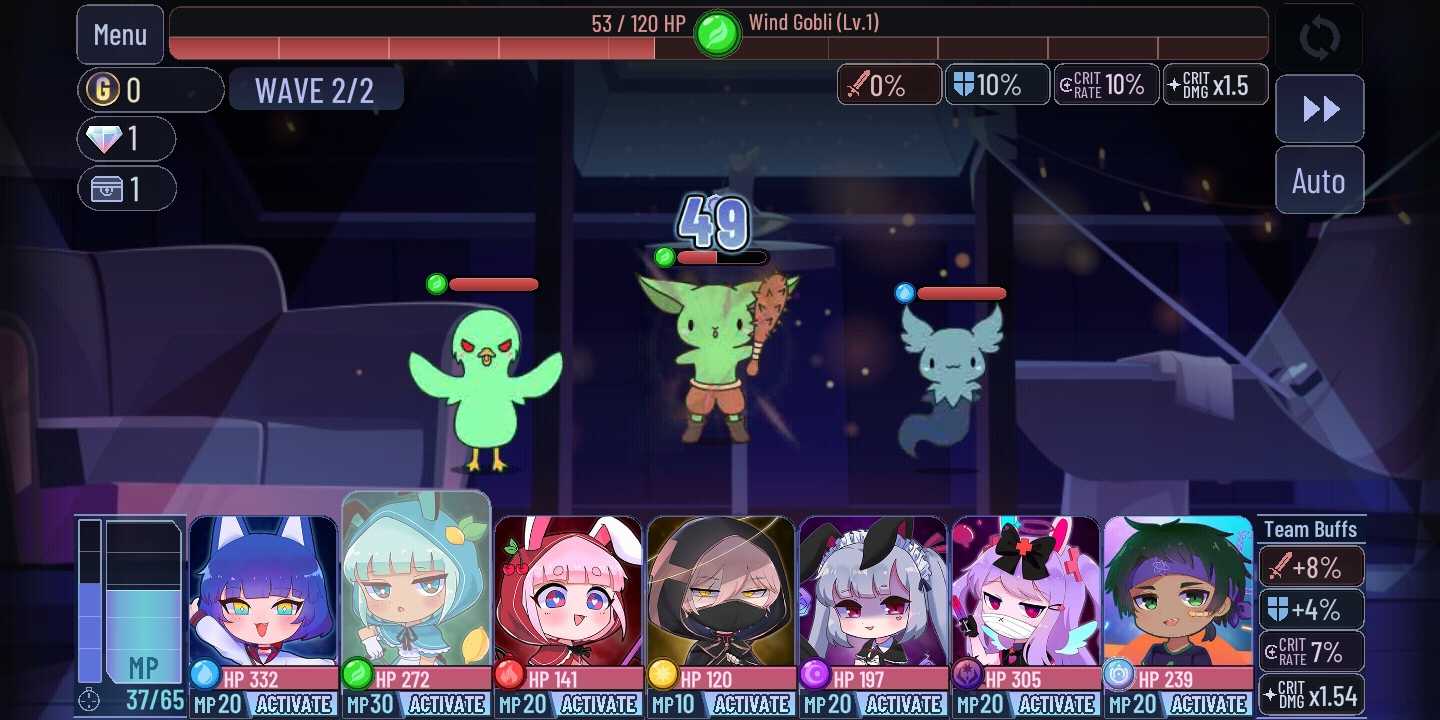Click the sword attack buff icon showing 0%
Viewport: 1440px width, 720px height.
[888, 85]
